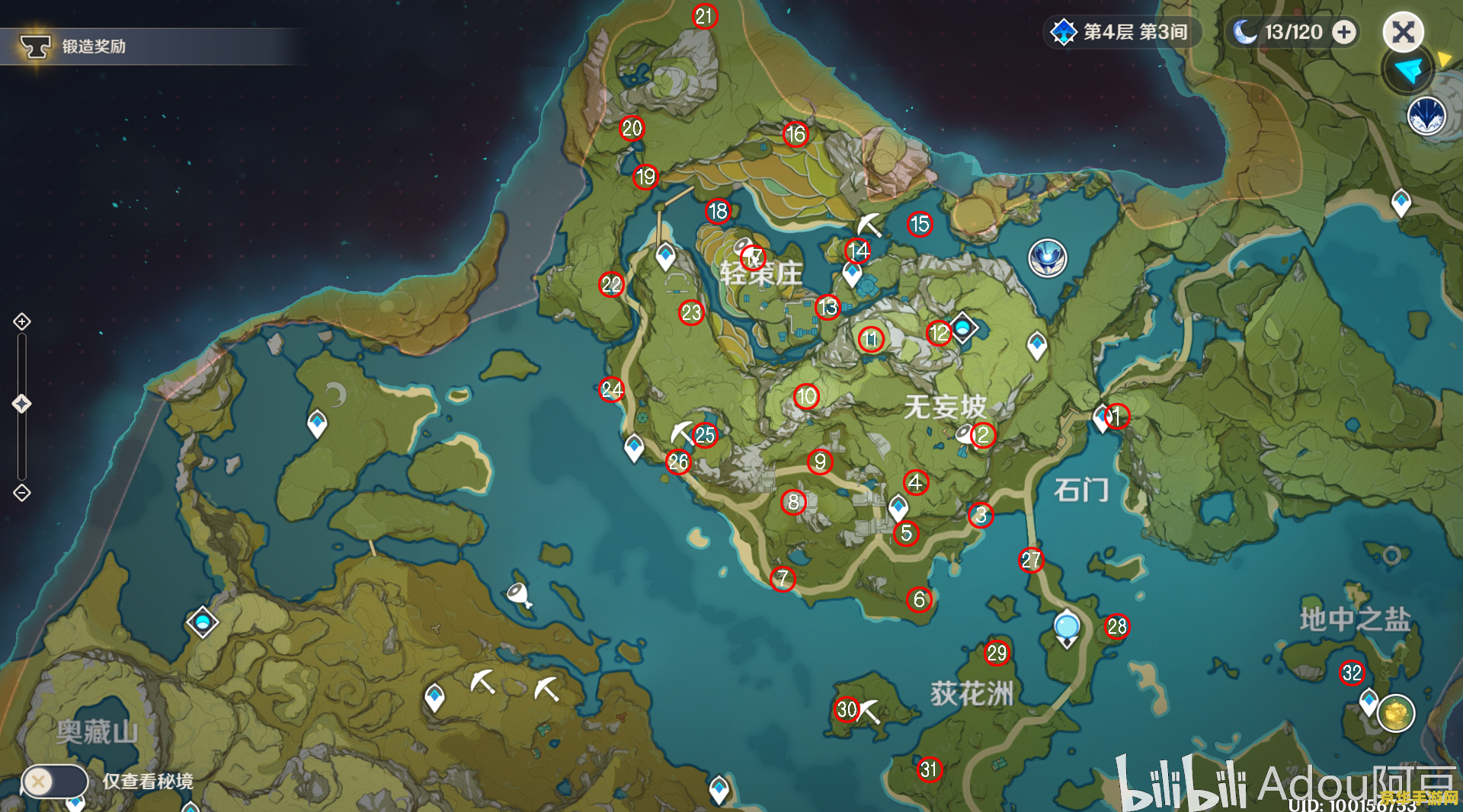Select the pickaxe ore marker beside number 30
The width and height of the screenshot is (1463, 812).
[869, 711]
